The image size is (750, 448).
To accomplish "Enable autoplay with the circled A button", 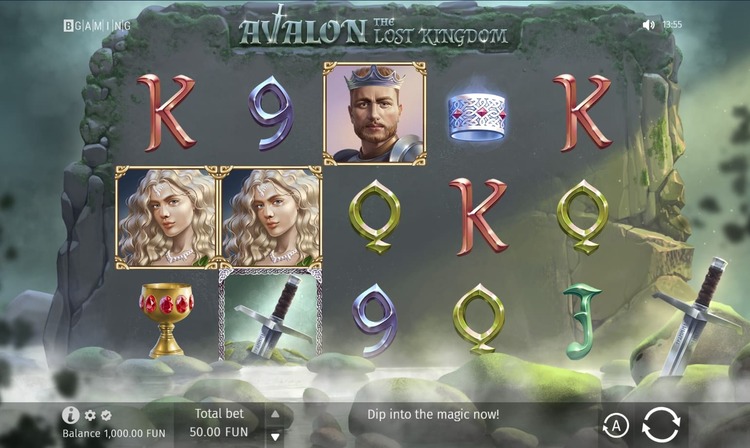I will click(616, 427).
